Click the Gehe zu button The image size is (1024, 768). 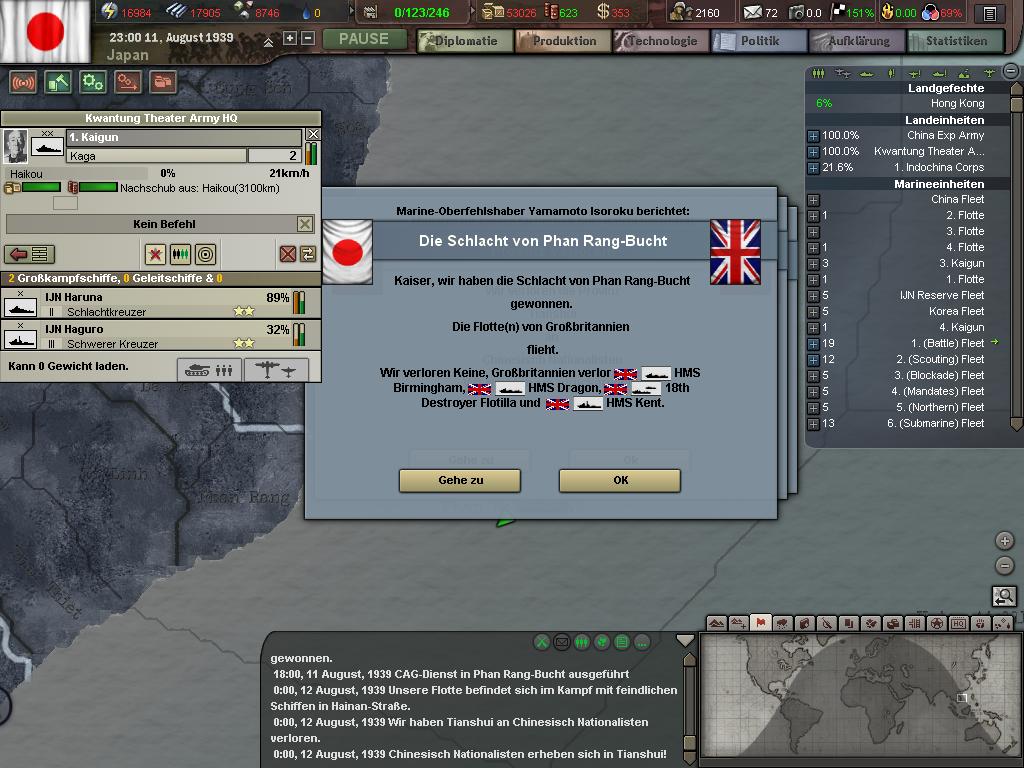coord(460,480)
